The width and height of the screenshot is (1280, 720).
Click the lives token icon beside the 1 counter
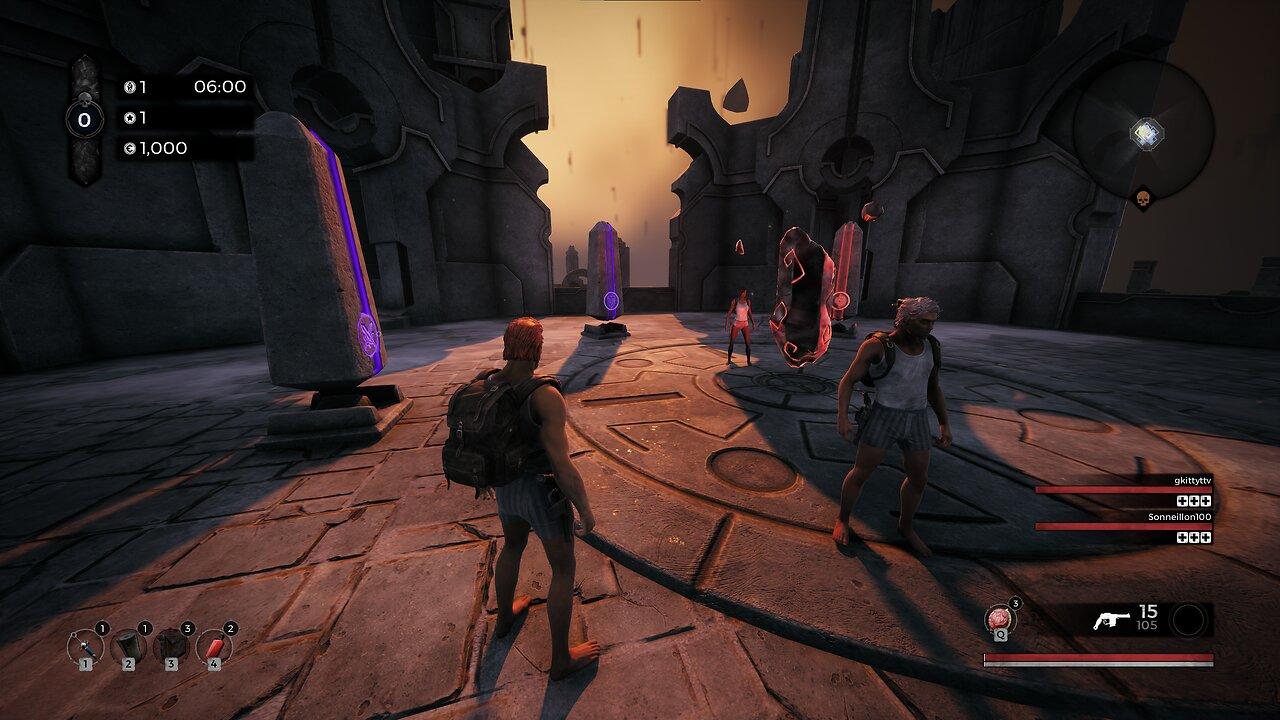click(130, 86)
